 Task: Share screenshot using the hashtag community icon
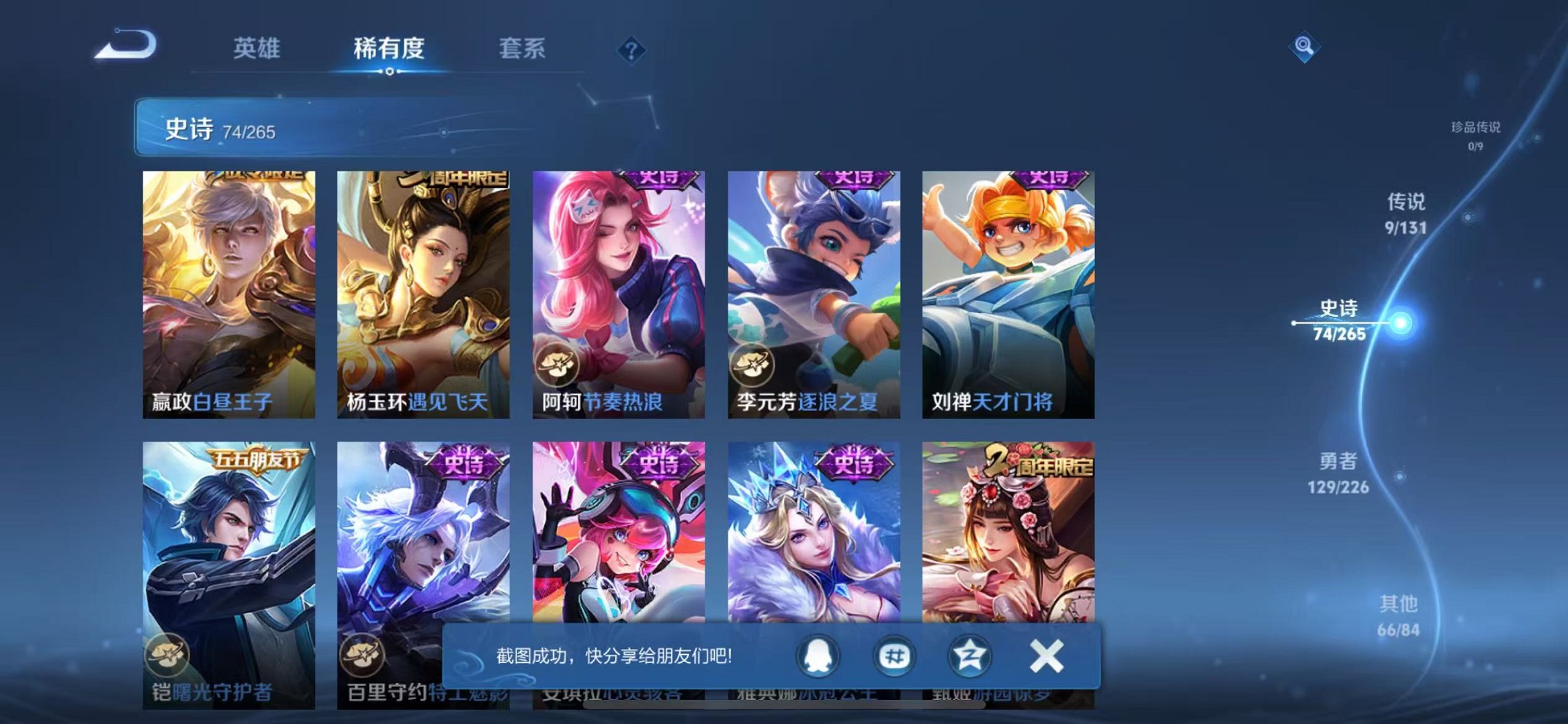tap(894, 656)
